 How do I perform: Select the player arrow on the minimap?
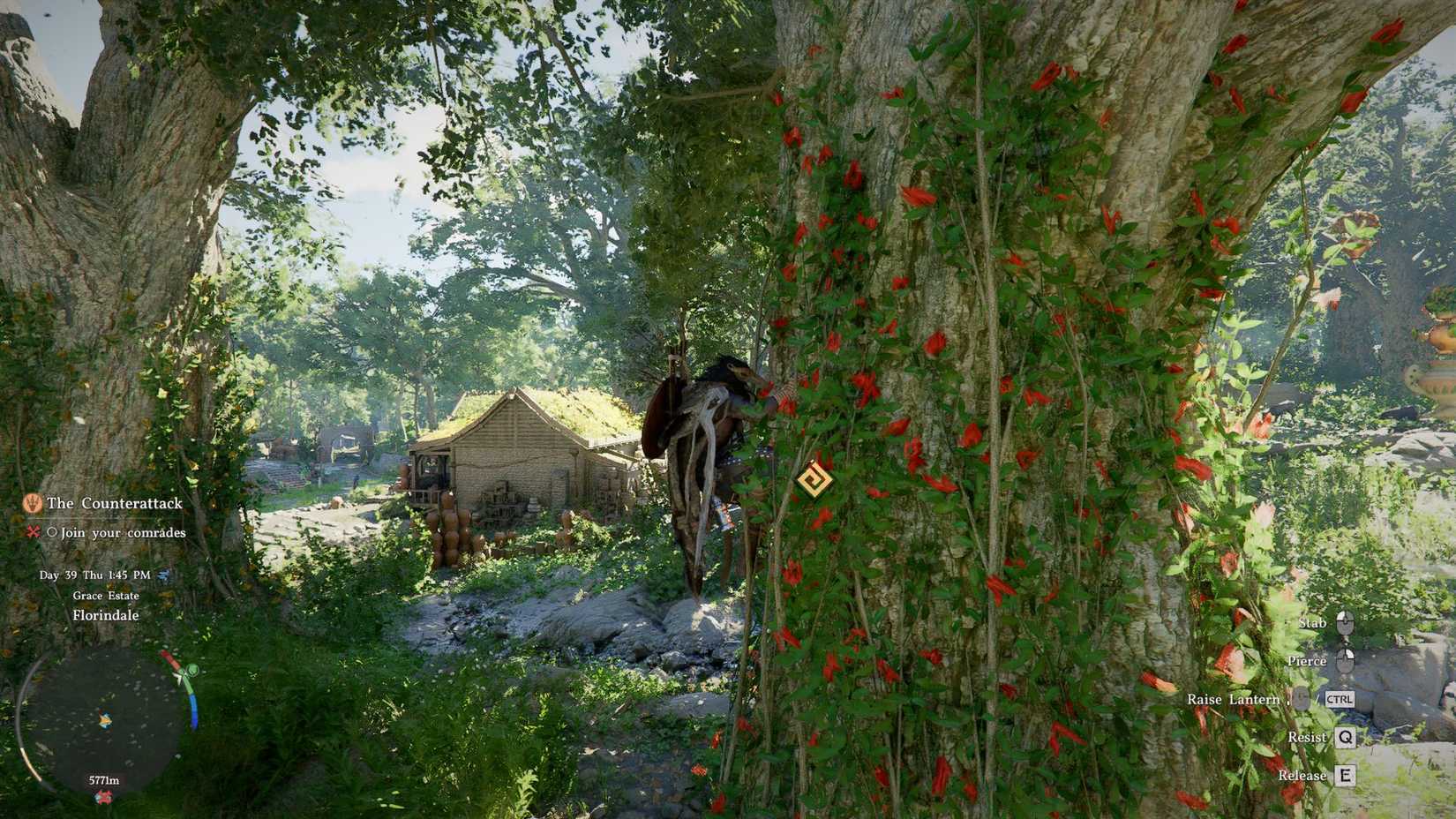104,719
